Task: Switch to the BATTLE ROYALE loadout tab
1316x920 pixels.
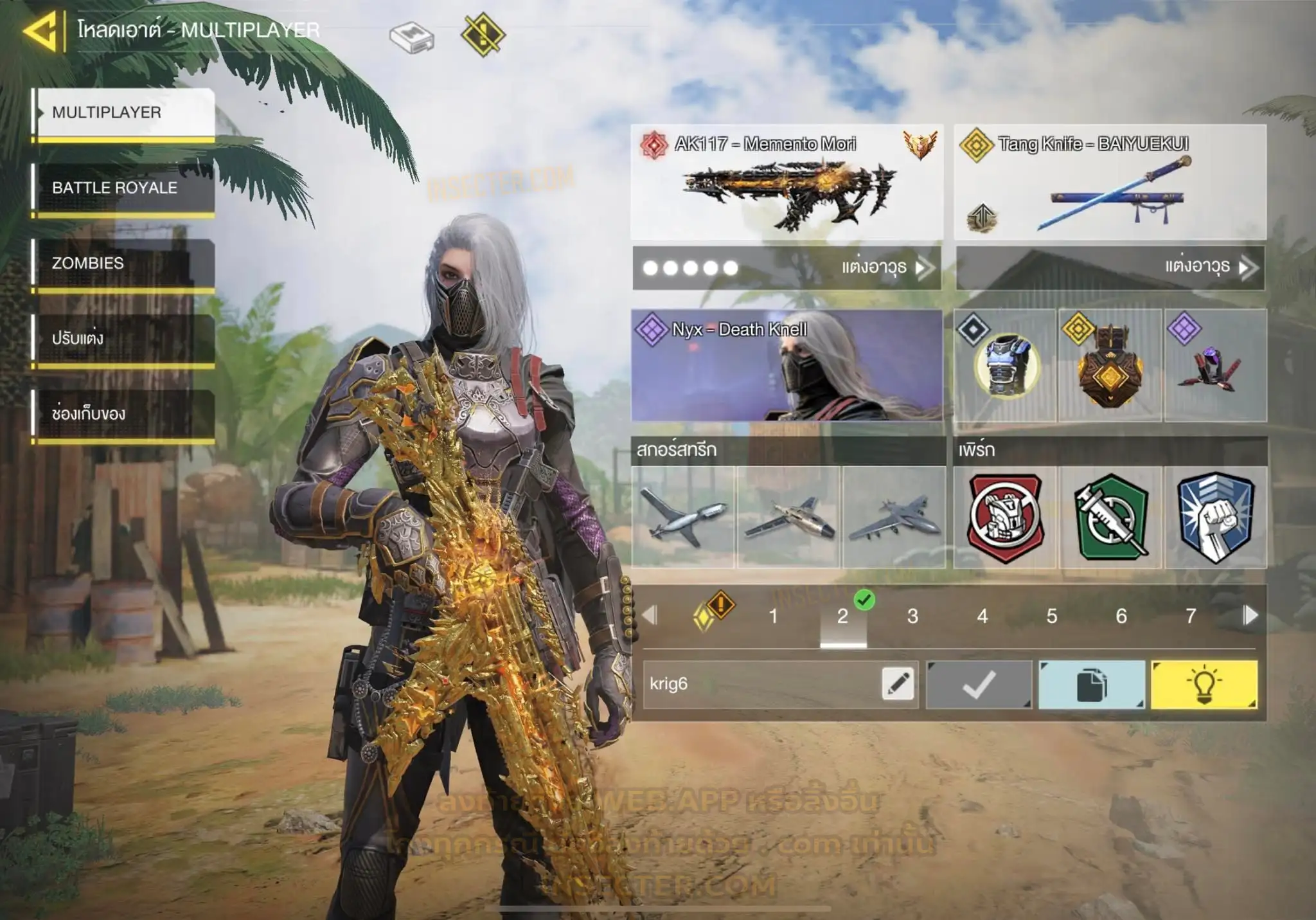Action: pos(123,188)
